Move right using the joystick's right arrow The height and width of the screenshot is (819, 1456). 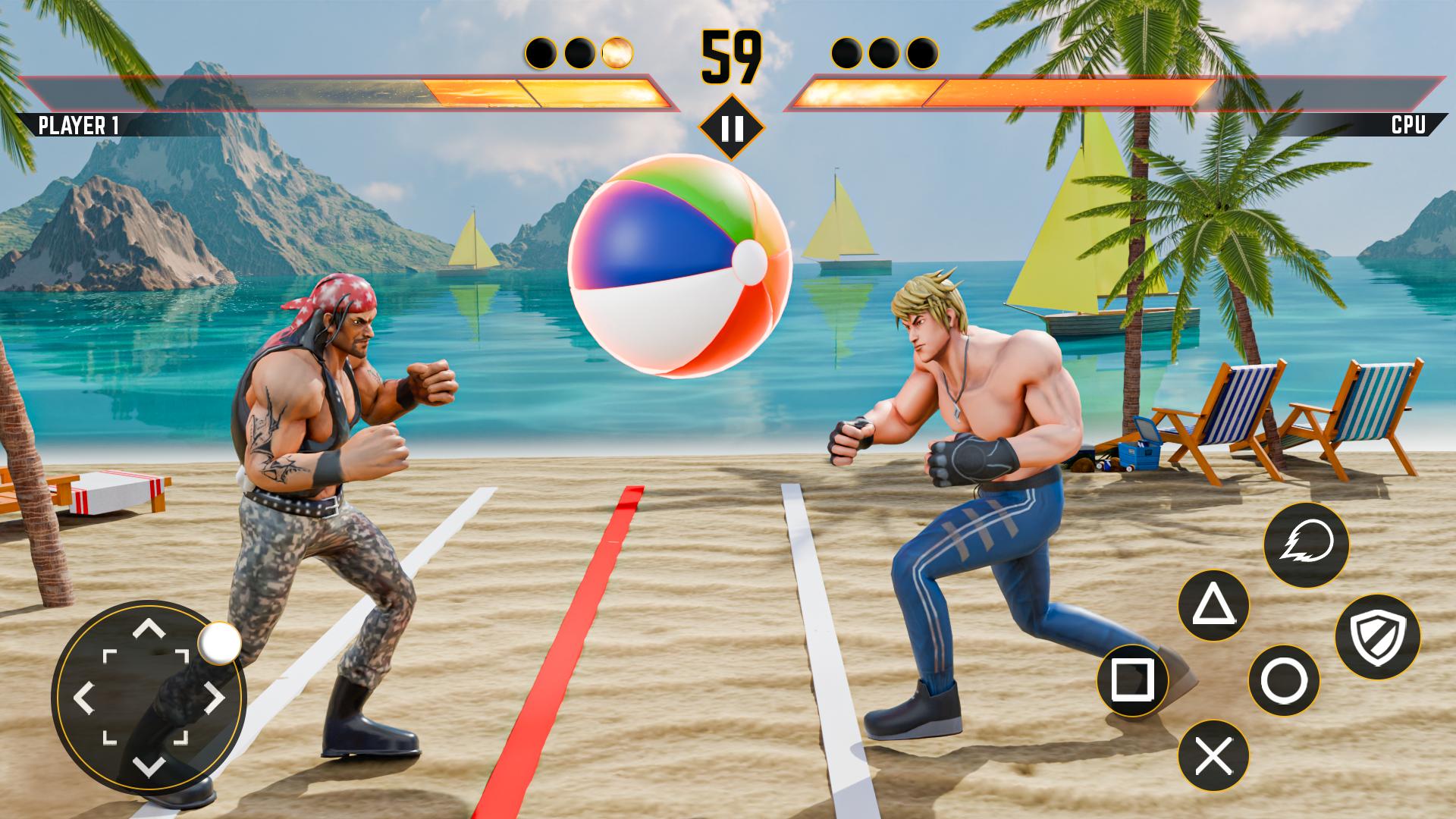click(215, 698)
